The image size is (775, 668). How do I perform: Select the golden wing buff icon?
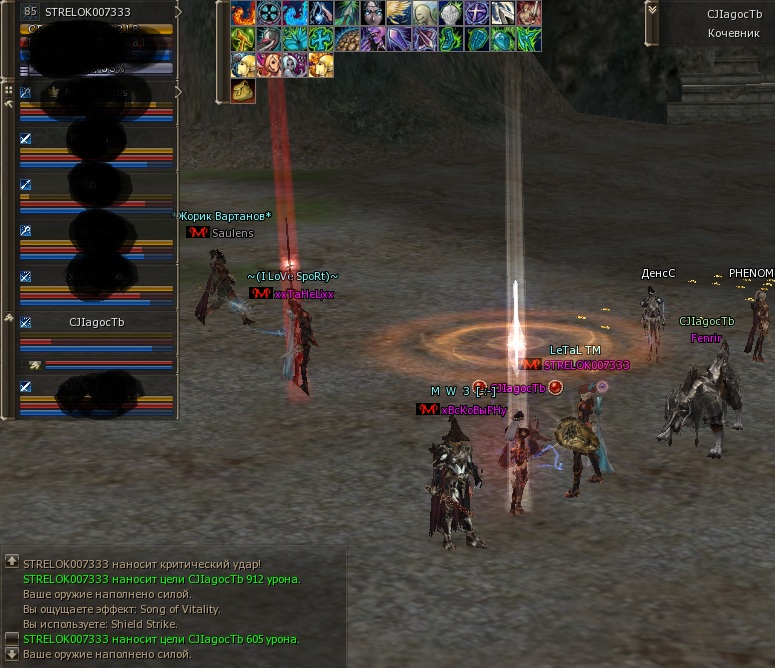tap(400, 13)
